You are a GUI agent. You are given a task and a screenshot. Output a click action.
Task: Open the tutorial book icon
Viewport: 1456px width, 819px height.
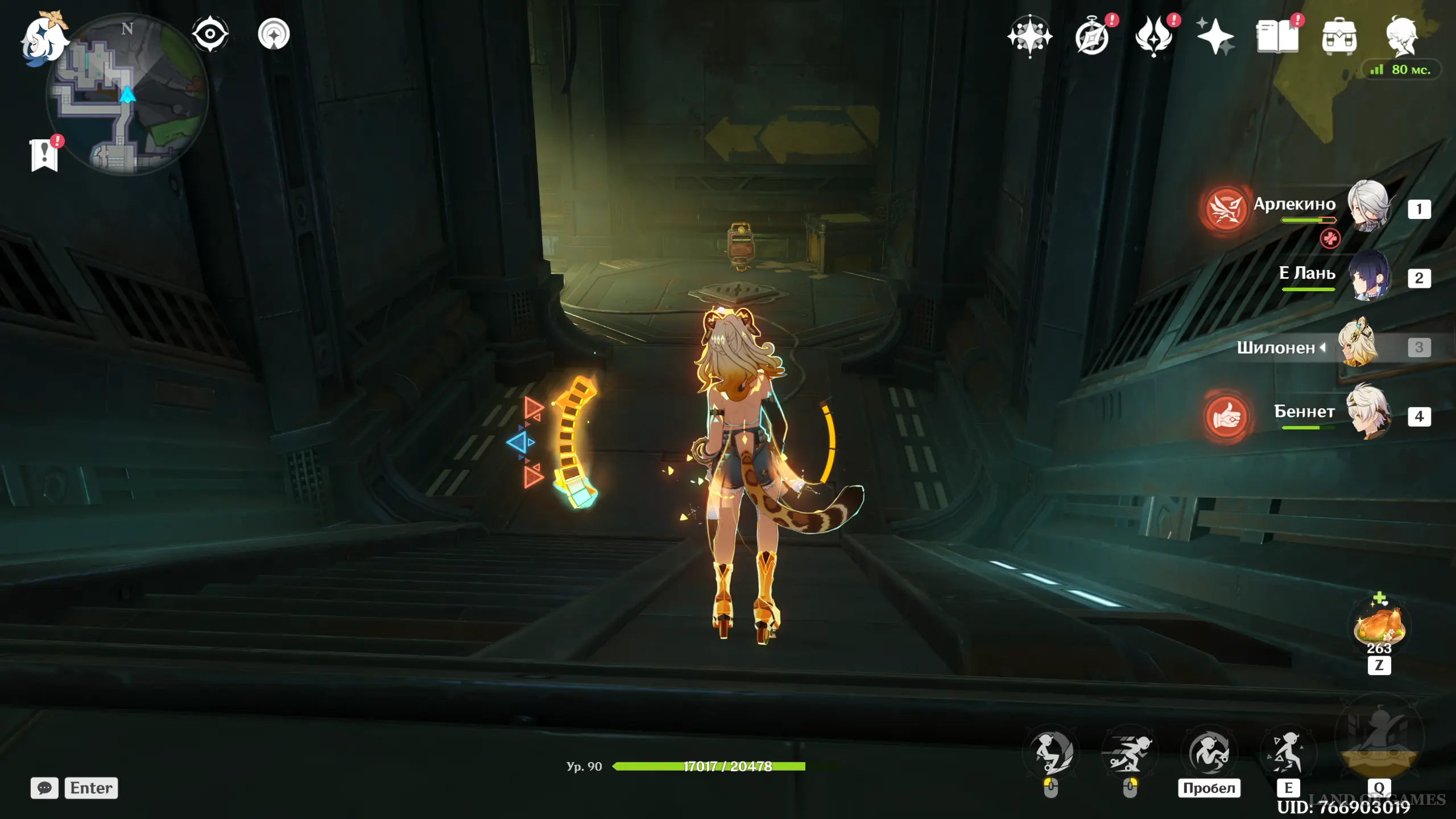[x=1277, y=36]
